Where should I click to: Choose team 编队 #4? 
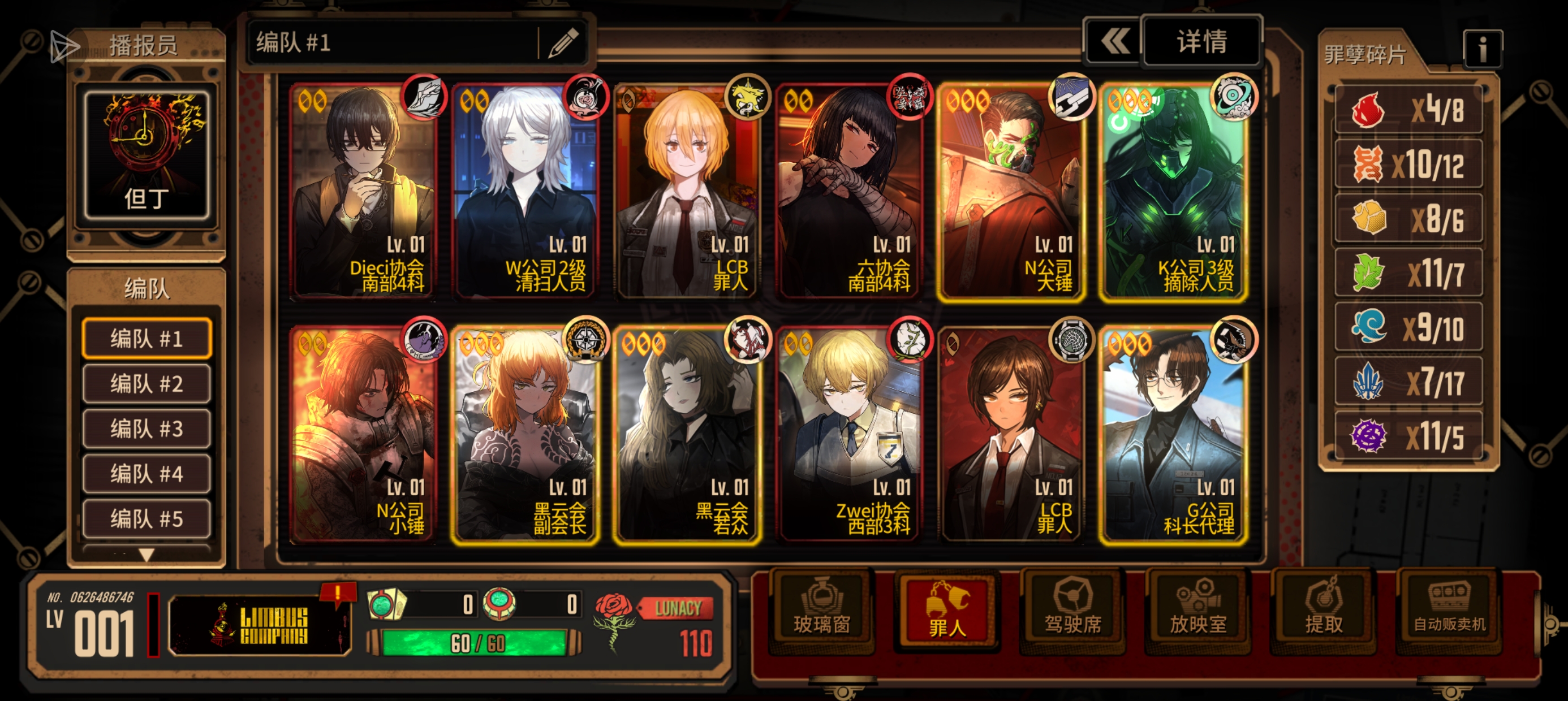click(147, 474)
